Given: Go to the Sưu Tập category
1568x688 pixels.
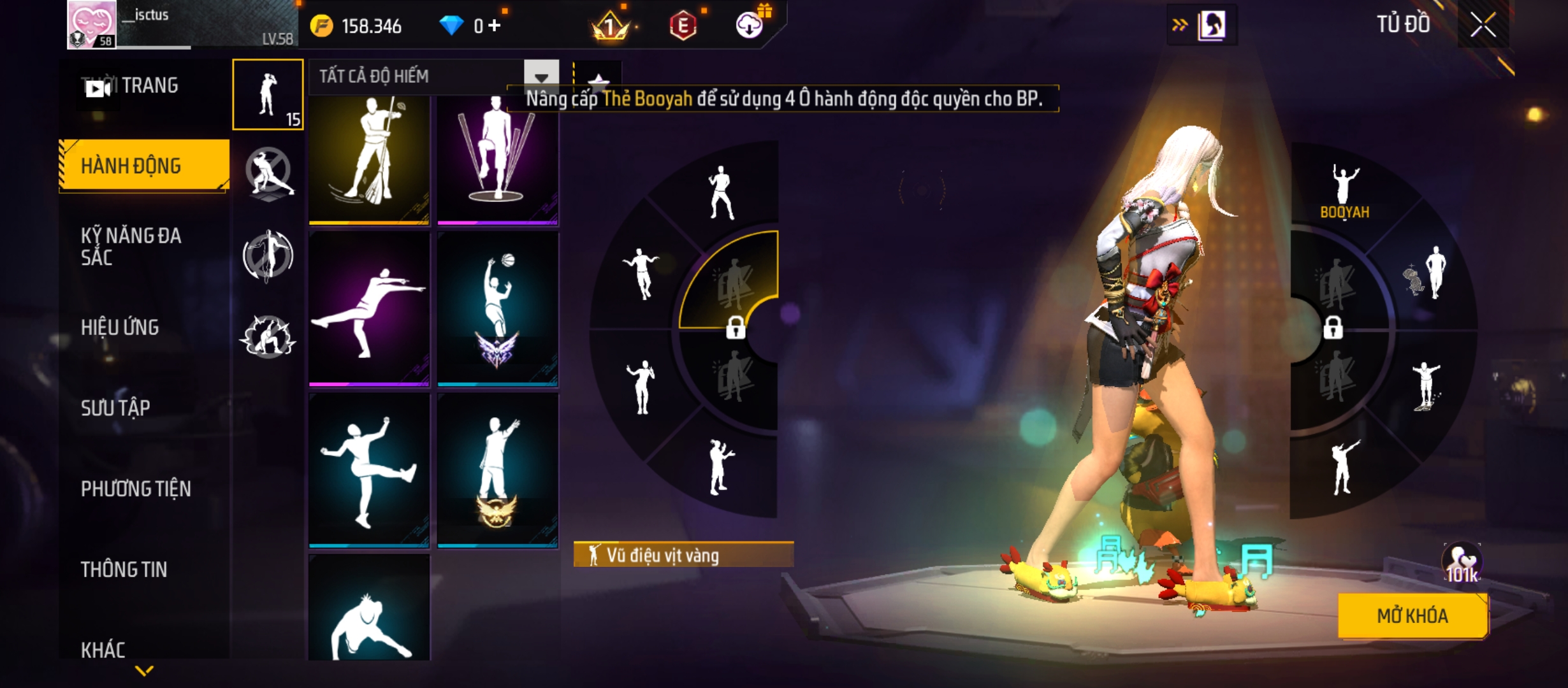Looking at the screenshot, I should tap(143, 408).
